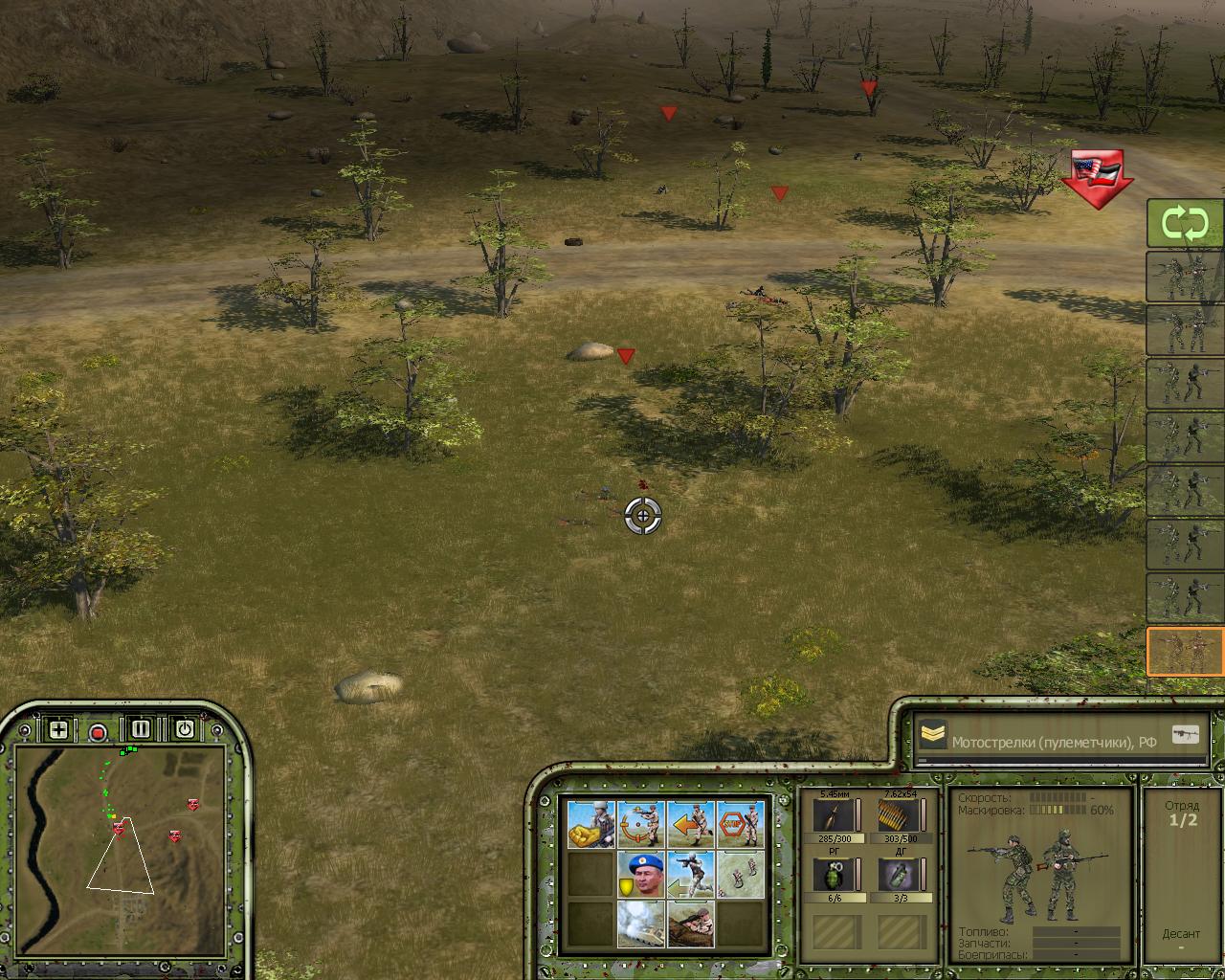Click the green cycle arrows button
This screenshot has width=1225, height=980.
pos(1185,225)
